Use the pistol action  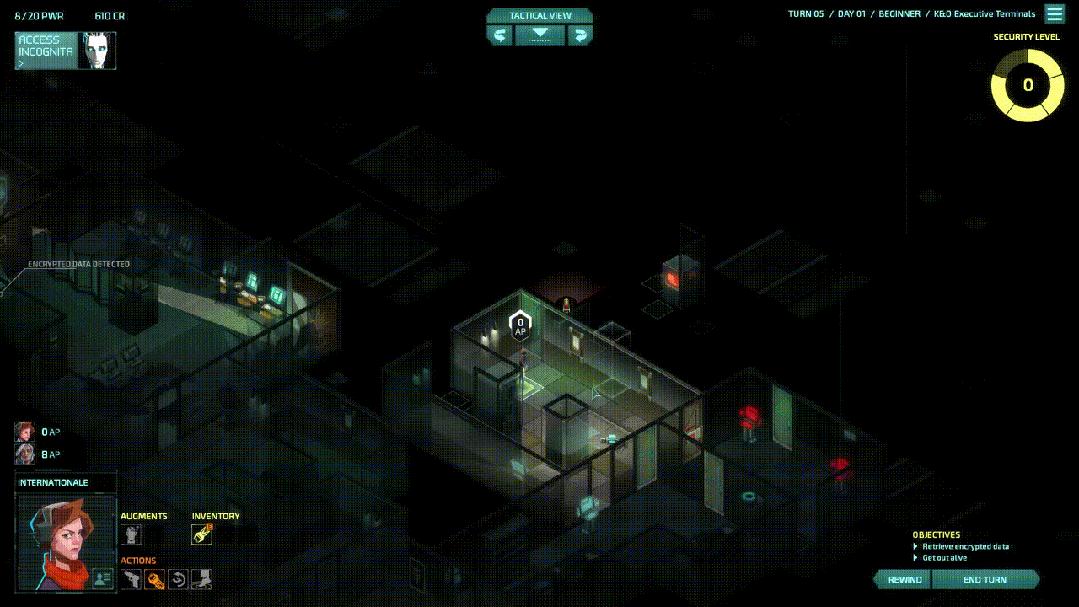pos(132,578)
